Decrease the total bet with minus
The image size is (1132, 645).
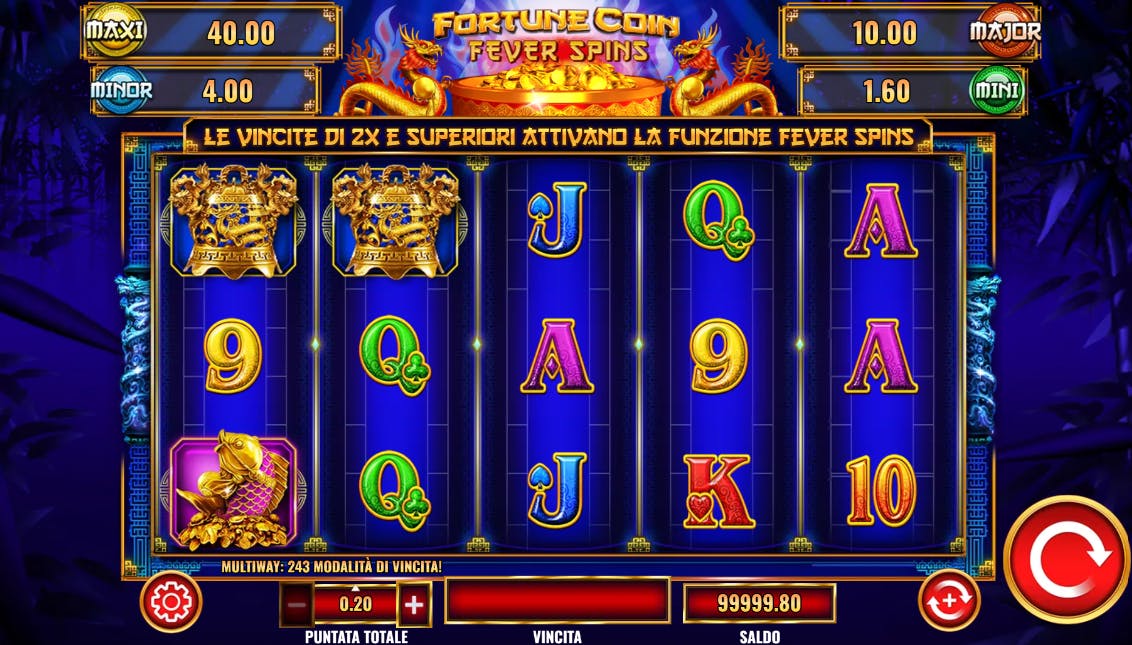click(296, 604)
